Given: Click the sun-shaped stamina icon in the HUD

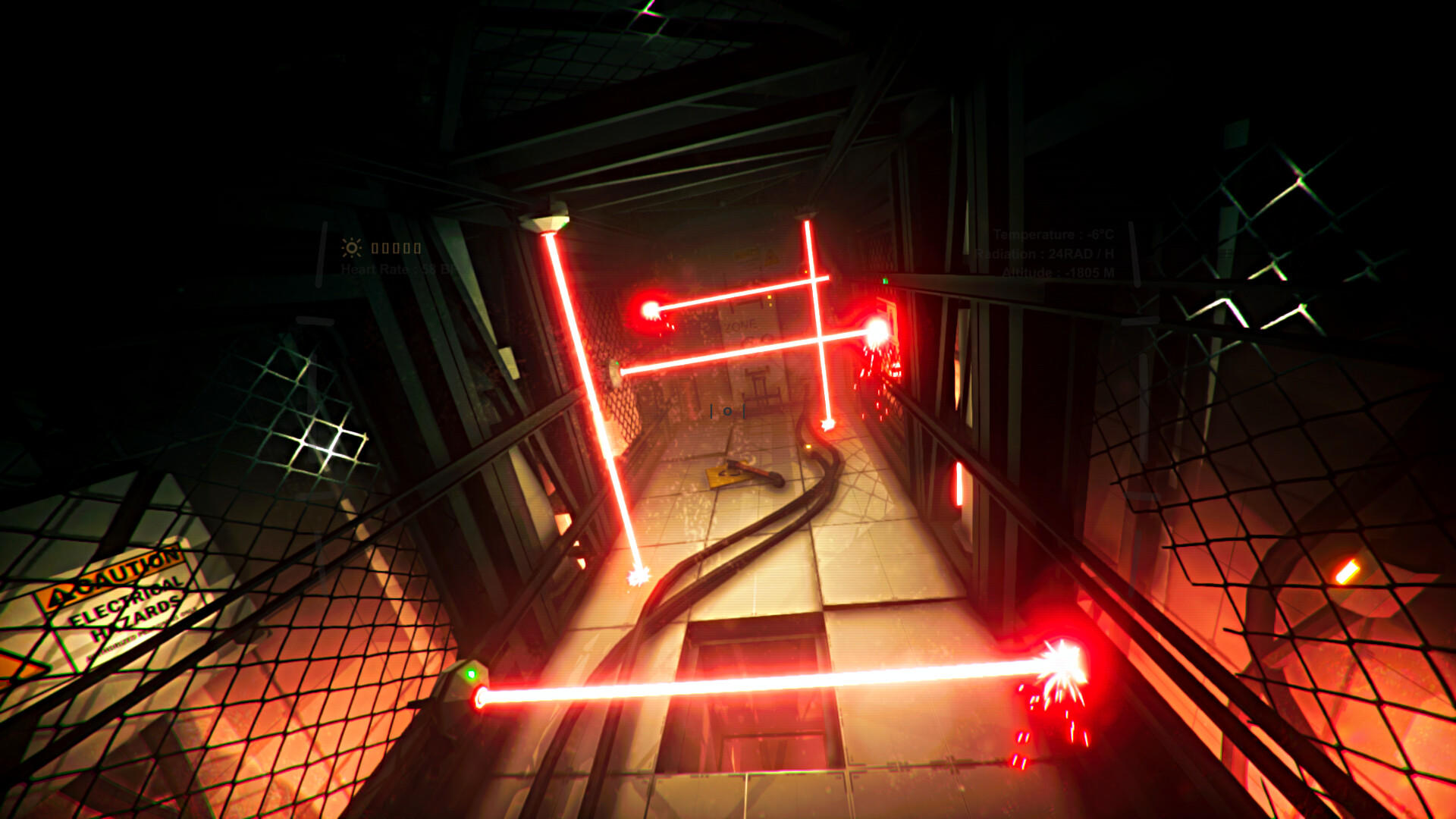Looking at the screenshot, I should (352, 248).
